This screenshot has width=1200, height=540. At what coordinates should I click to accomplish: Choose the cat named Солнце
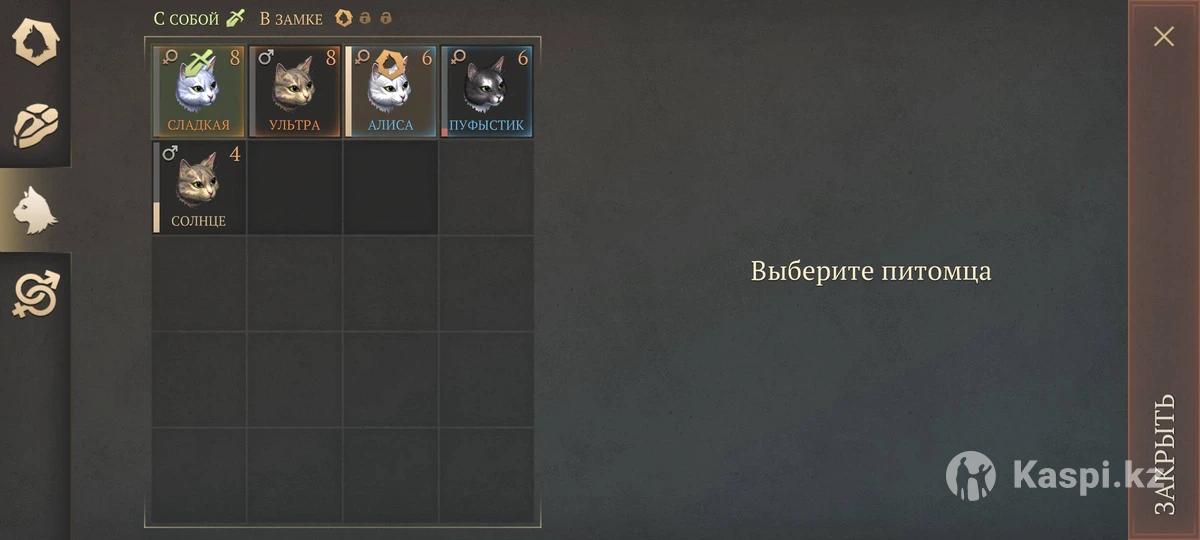coord(198,188)
